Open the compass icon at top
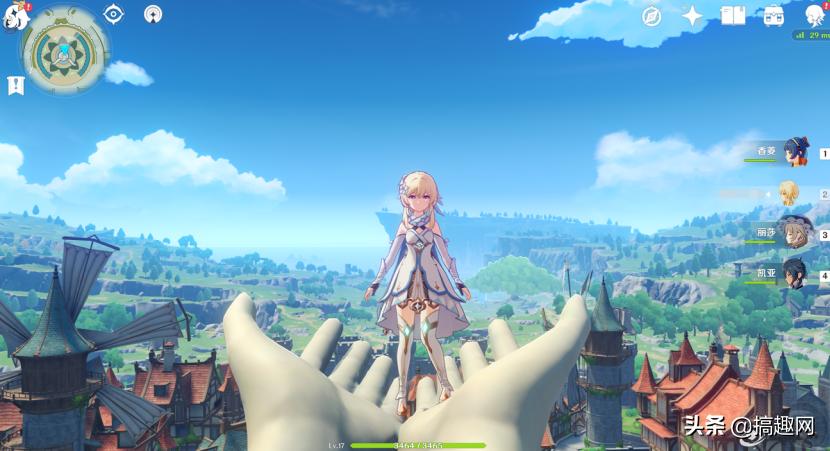This screenshot has height=451, width=830. pos(652,15)
